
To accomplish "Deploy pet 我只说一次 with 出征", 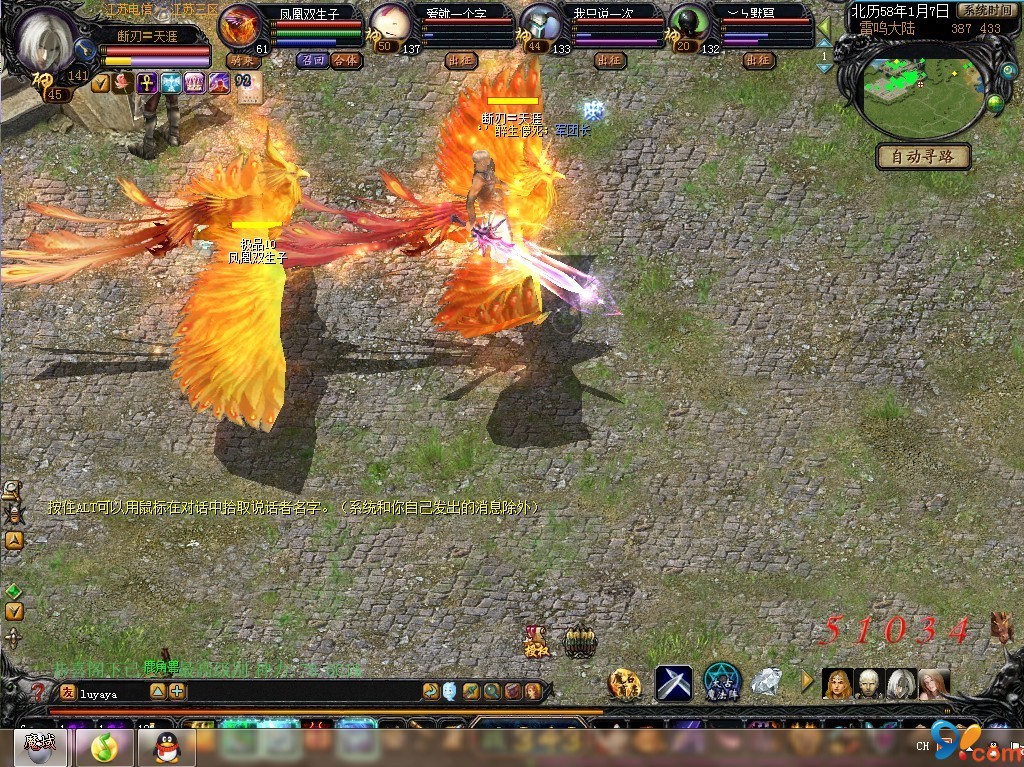I will (x=609, y=61).
